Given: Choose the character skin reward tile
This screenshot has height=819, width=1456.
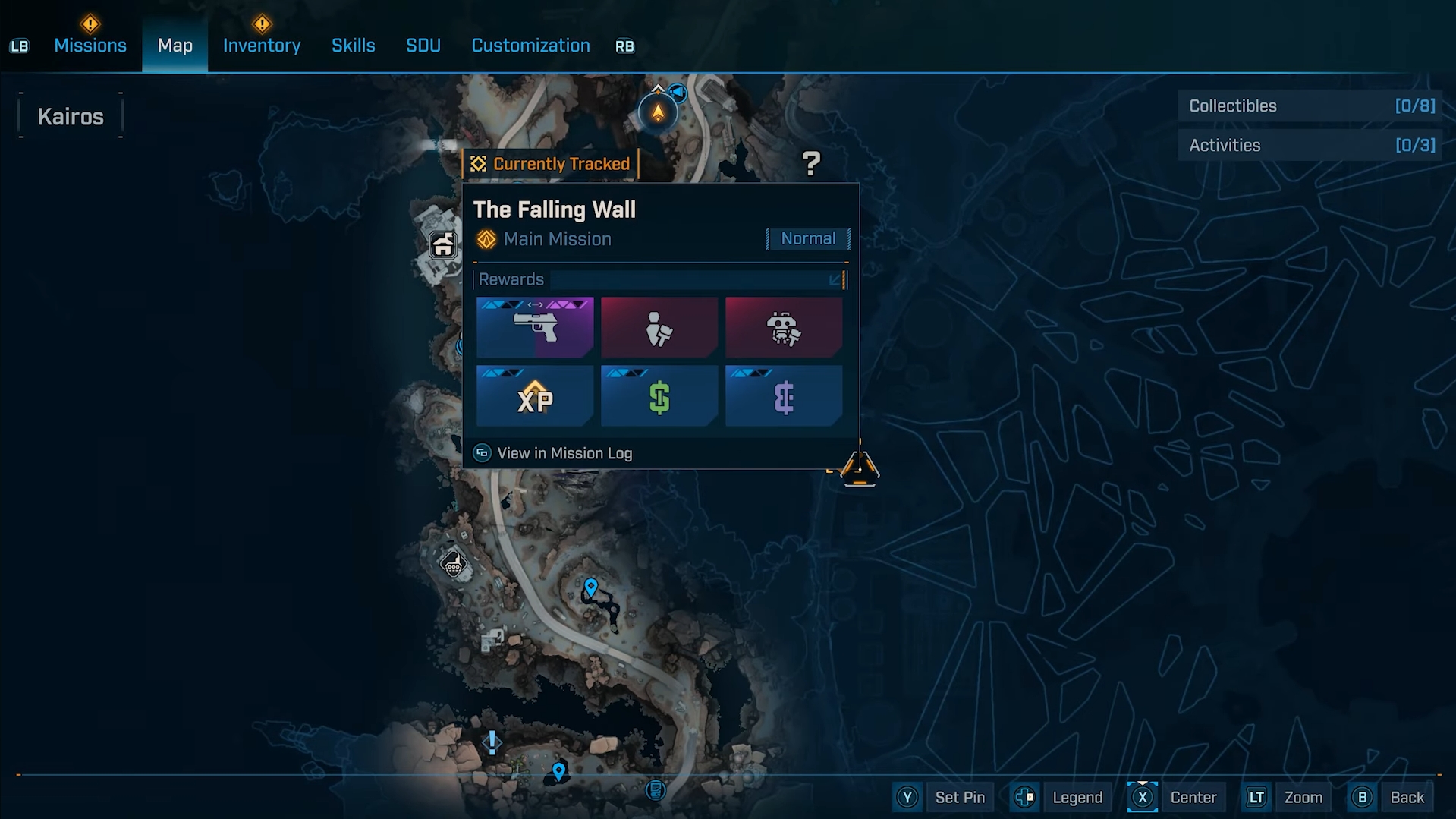Looking at the screenshot, I should 659,327.
